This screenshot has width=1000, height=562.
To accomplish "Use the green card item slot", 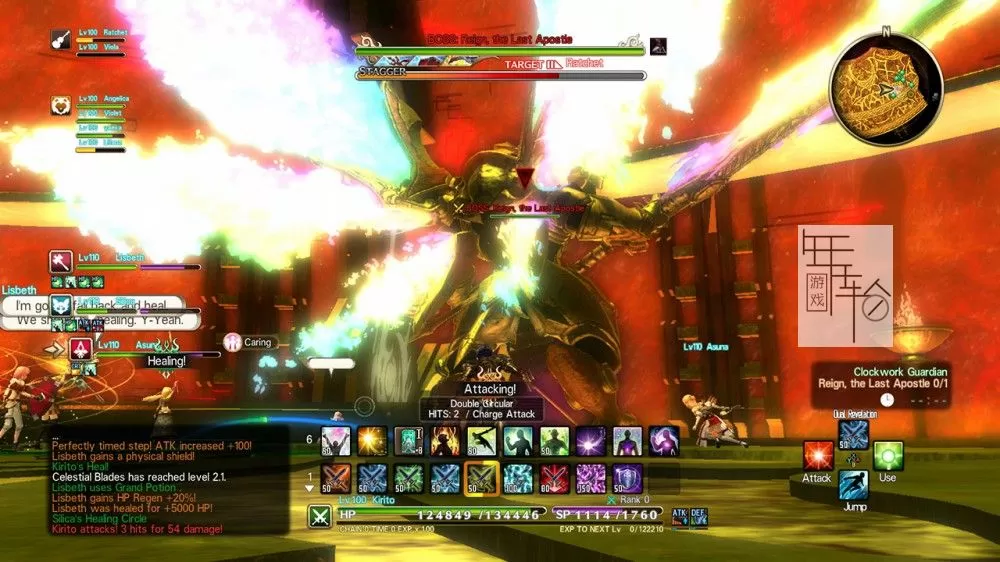I will [x=408, y=440].
